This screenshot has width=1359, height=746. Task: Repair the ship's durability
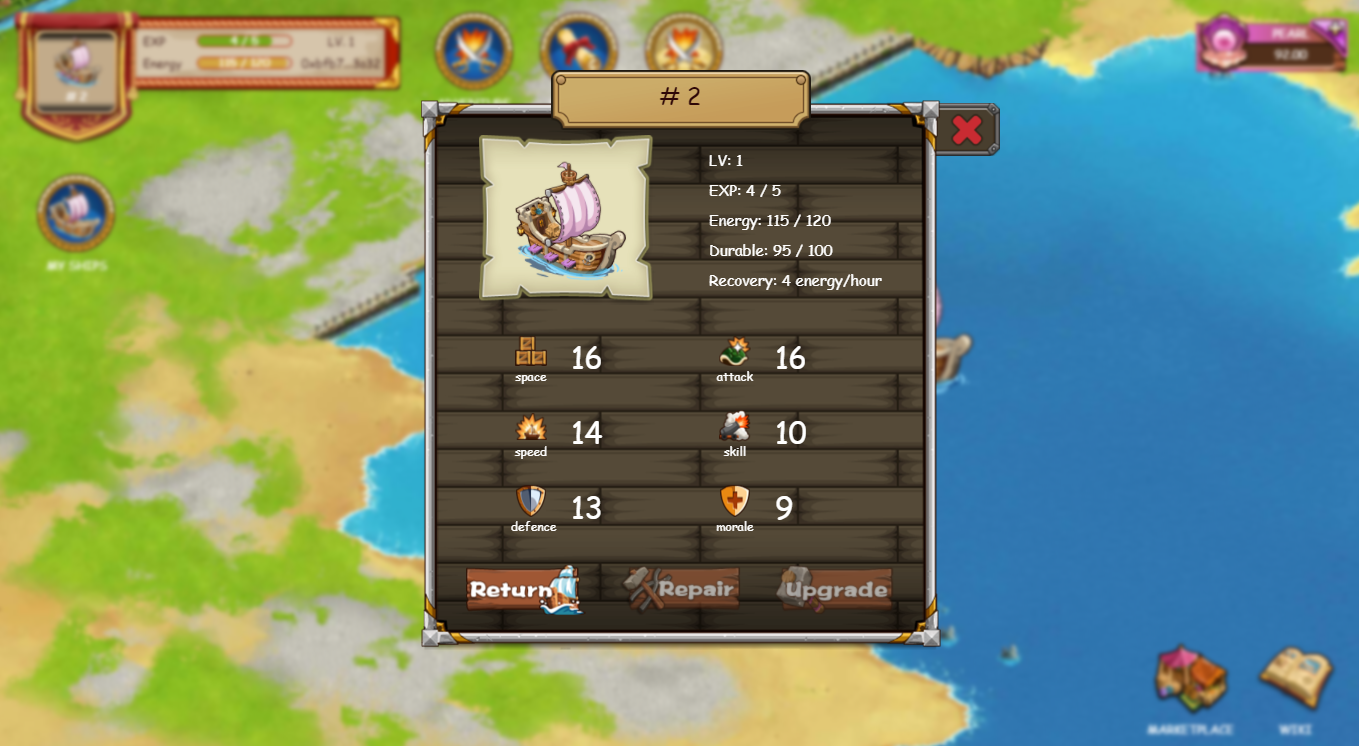click(x=682, y=589)
